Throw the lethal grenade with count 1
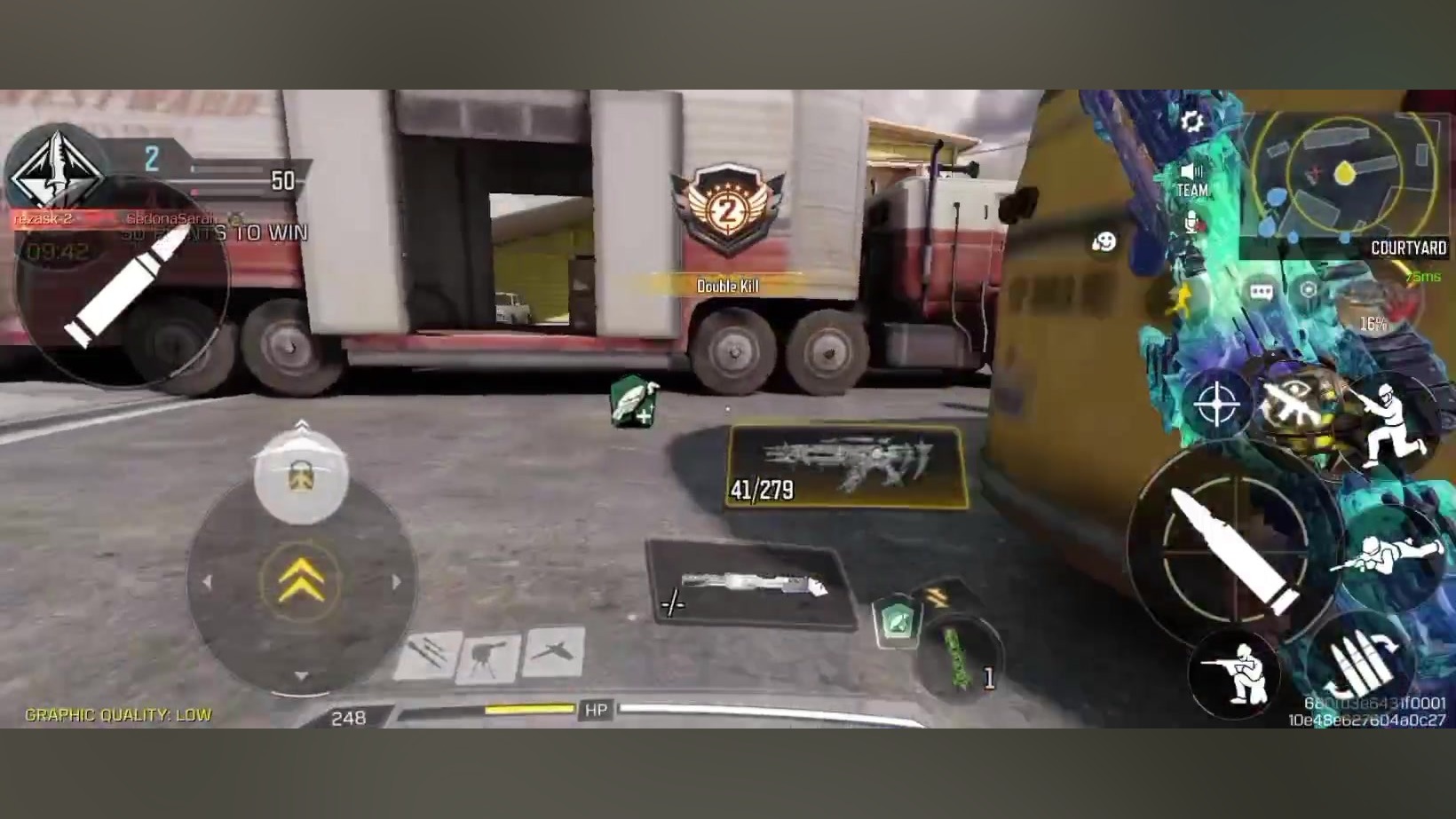The width and height of the screenshot is (1456, 819). [961, 658]
